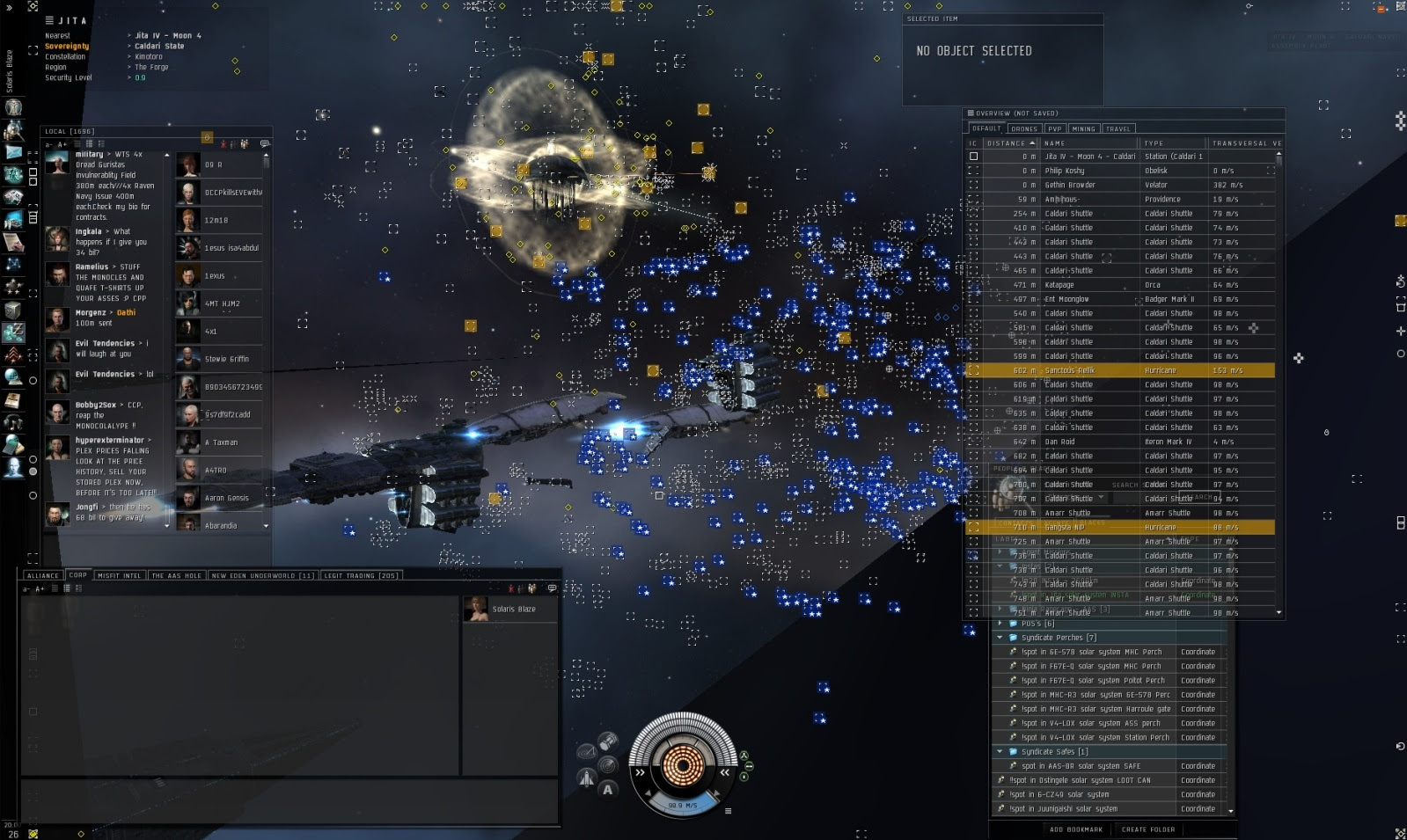
Task: Open the Legit Trading channel tab
Action: [361, 575]
